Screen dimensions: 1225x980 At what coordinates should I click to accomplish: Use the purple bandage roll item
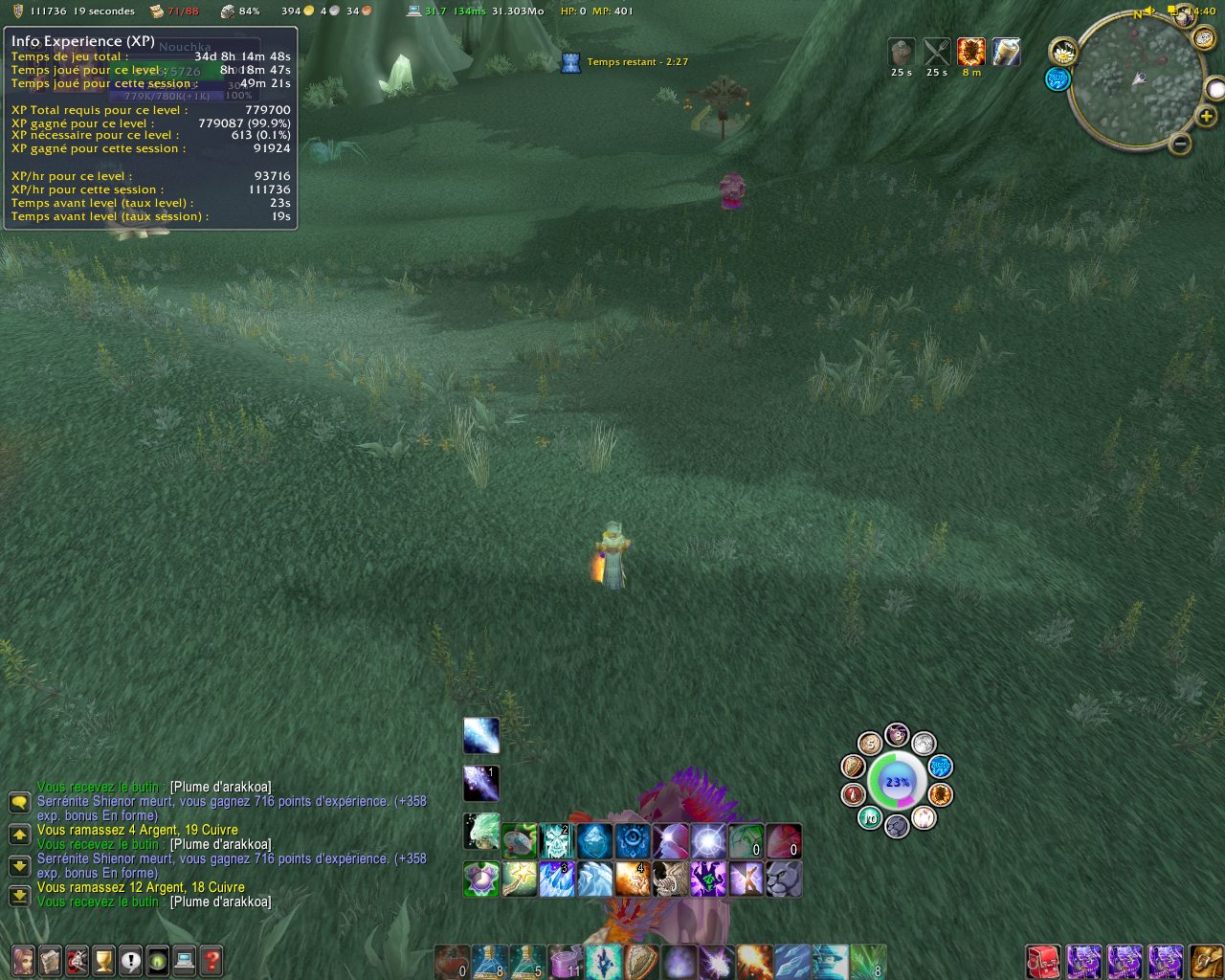[565, 961]
